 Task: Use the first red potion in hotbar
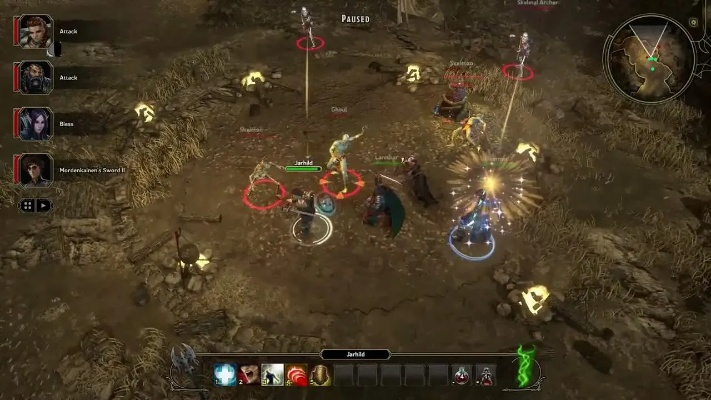(462, 375)
